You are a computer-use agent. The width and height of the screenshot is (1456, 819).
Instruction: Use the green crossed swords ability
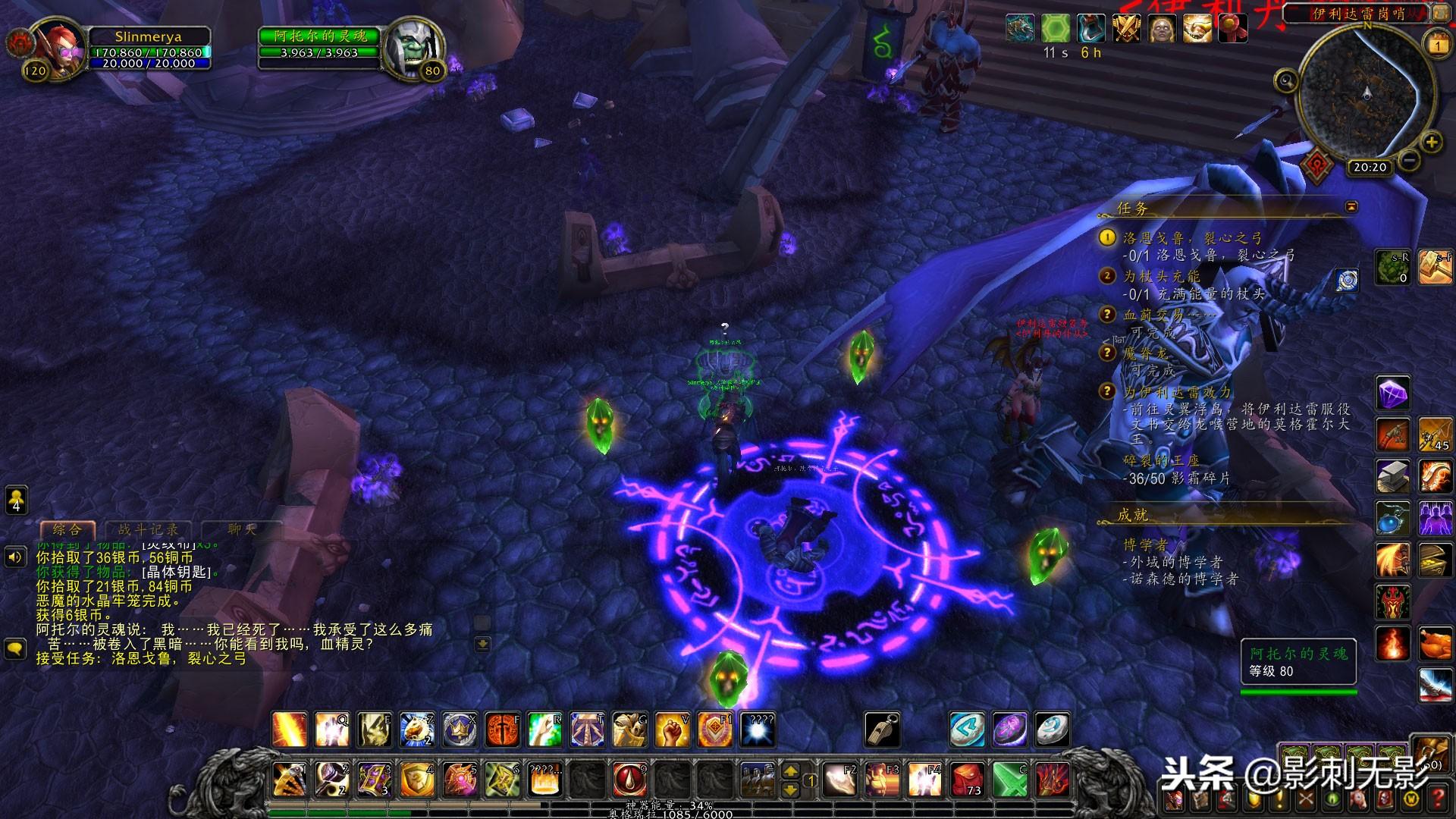coord(1009,780)
